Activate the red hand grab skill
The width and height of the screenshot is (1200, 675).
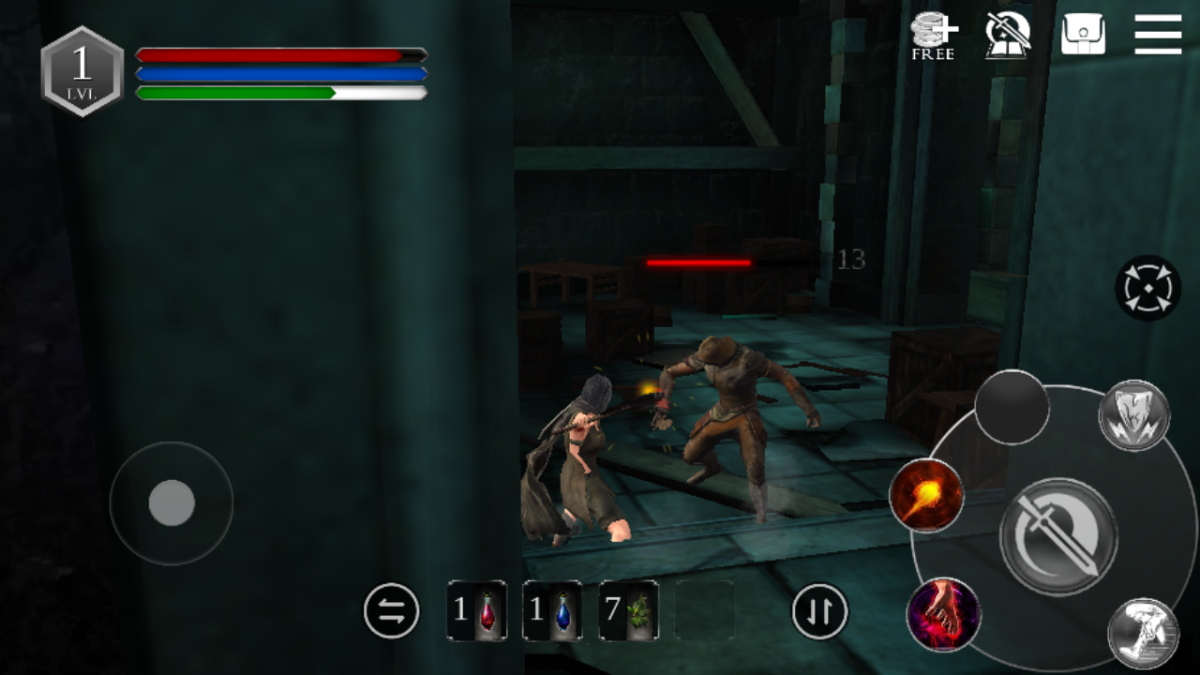pyautogui.click(x=942, y=613)
